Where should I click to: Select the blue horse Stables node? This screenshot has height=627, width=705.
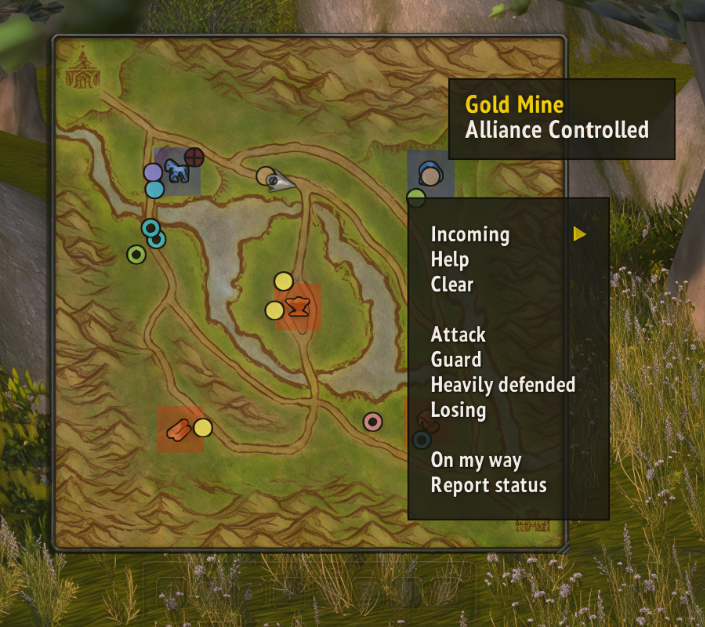tap(178, 171)
